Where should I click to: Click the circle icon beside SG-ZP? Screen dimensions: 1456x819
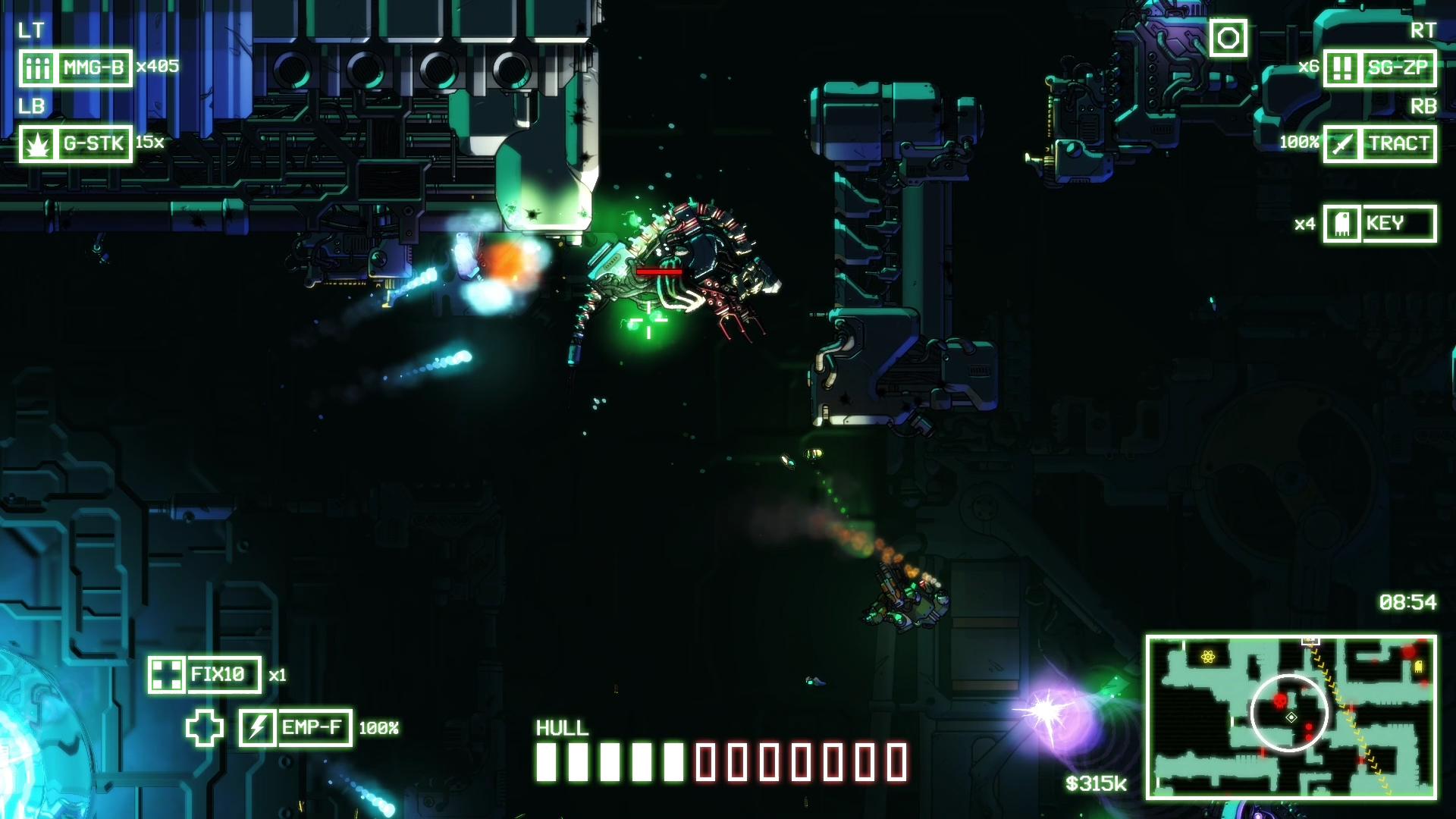coord(1228,38)
